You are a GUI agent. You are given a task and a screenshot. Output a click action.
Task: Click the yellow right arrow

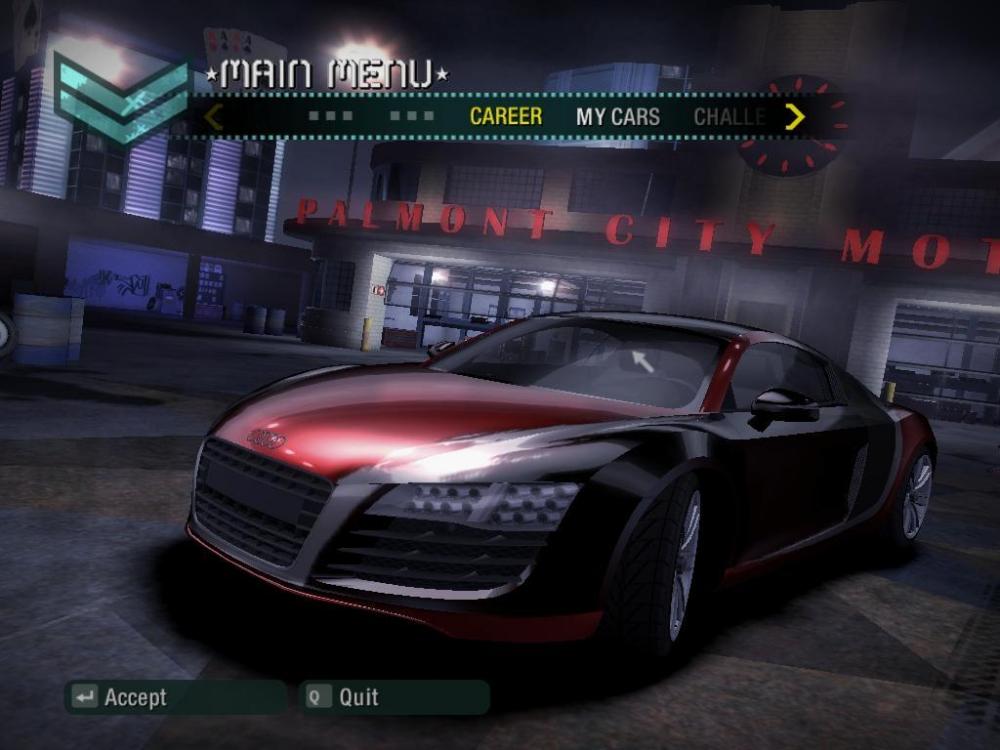795,117
